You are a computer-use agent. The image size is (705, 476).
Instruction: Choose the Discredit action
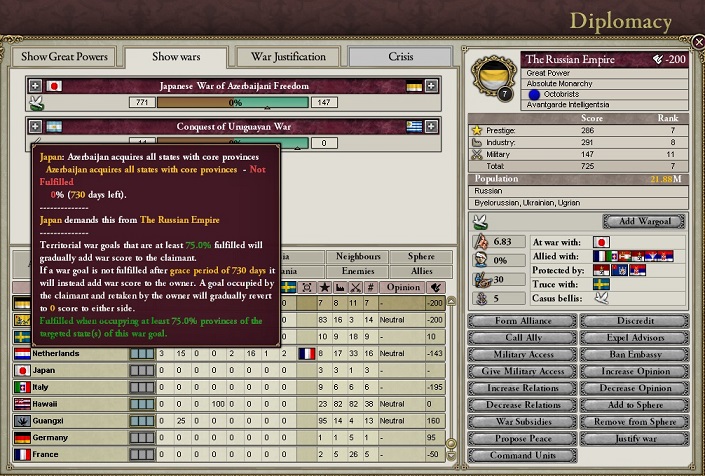click(x=634, y=321)
